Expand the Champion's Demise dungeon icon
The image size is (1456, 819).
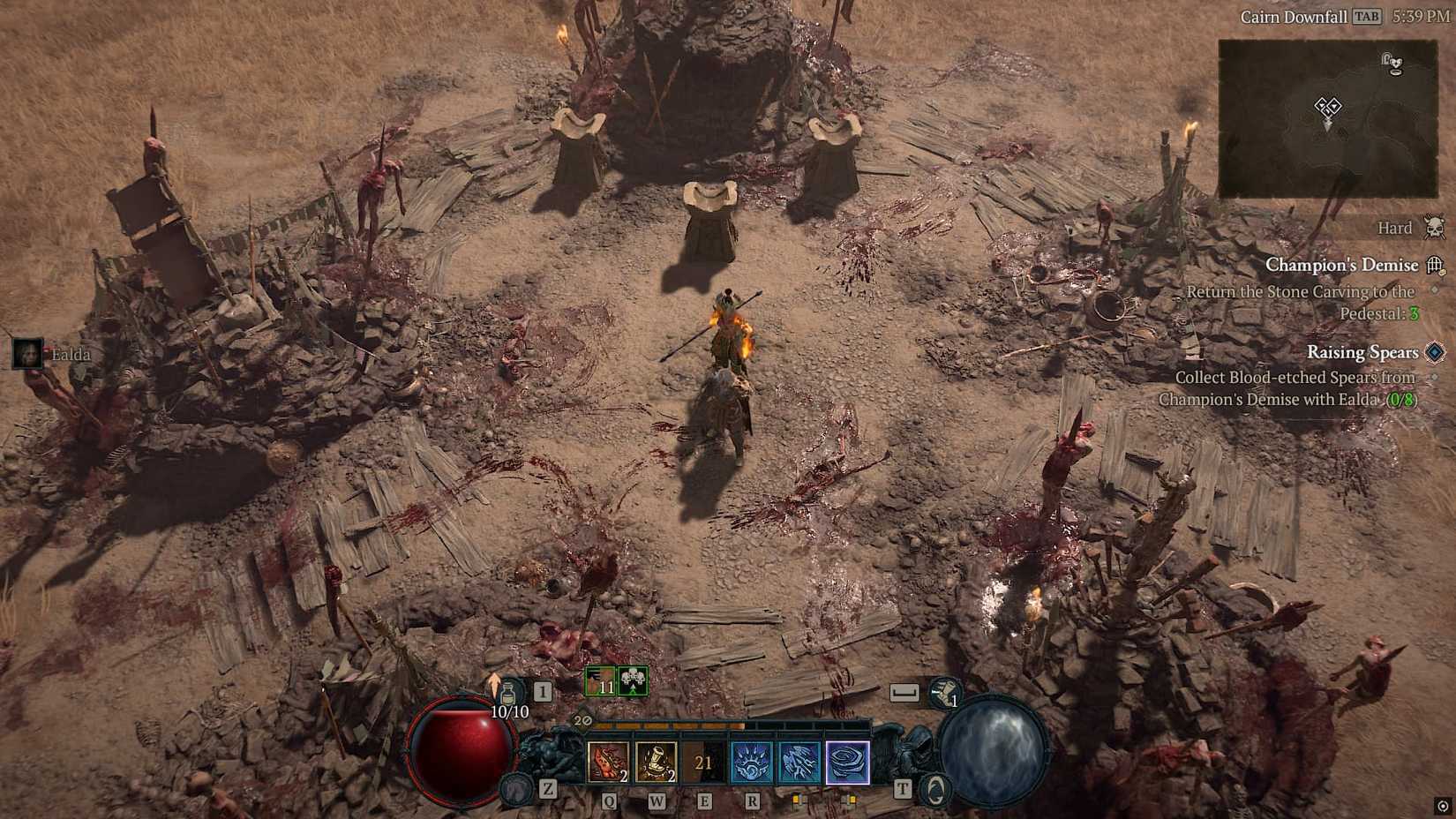point(1437,265)
